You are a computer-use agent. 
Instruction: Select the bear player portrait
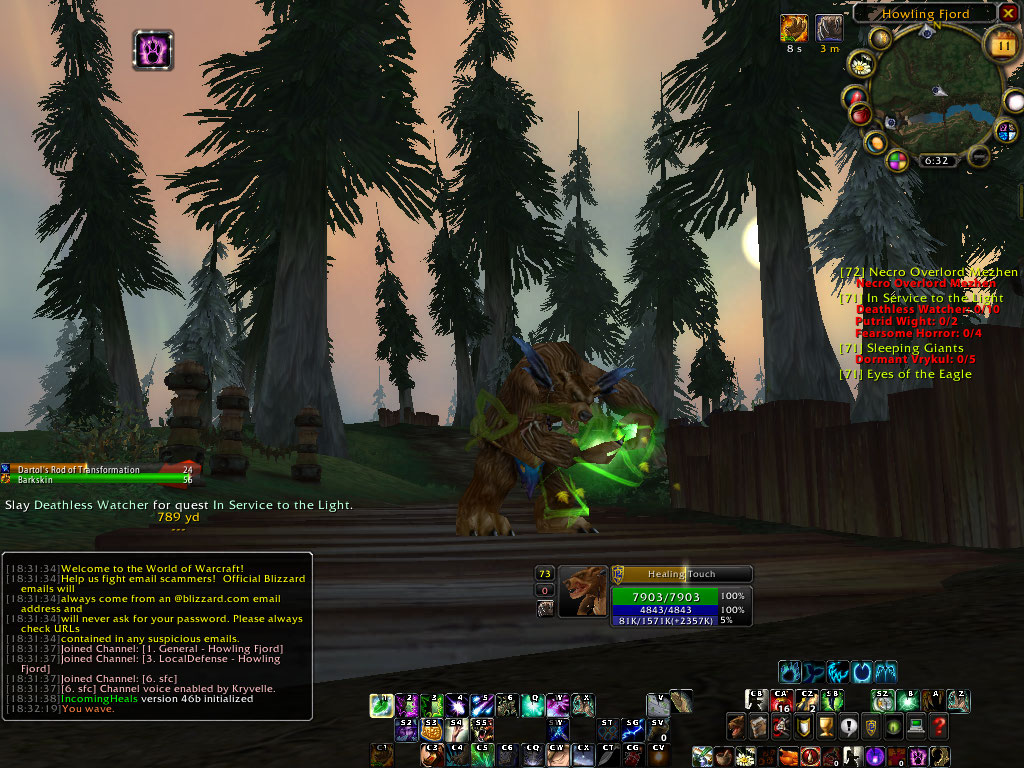coord(583,592)
